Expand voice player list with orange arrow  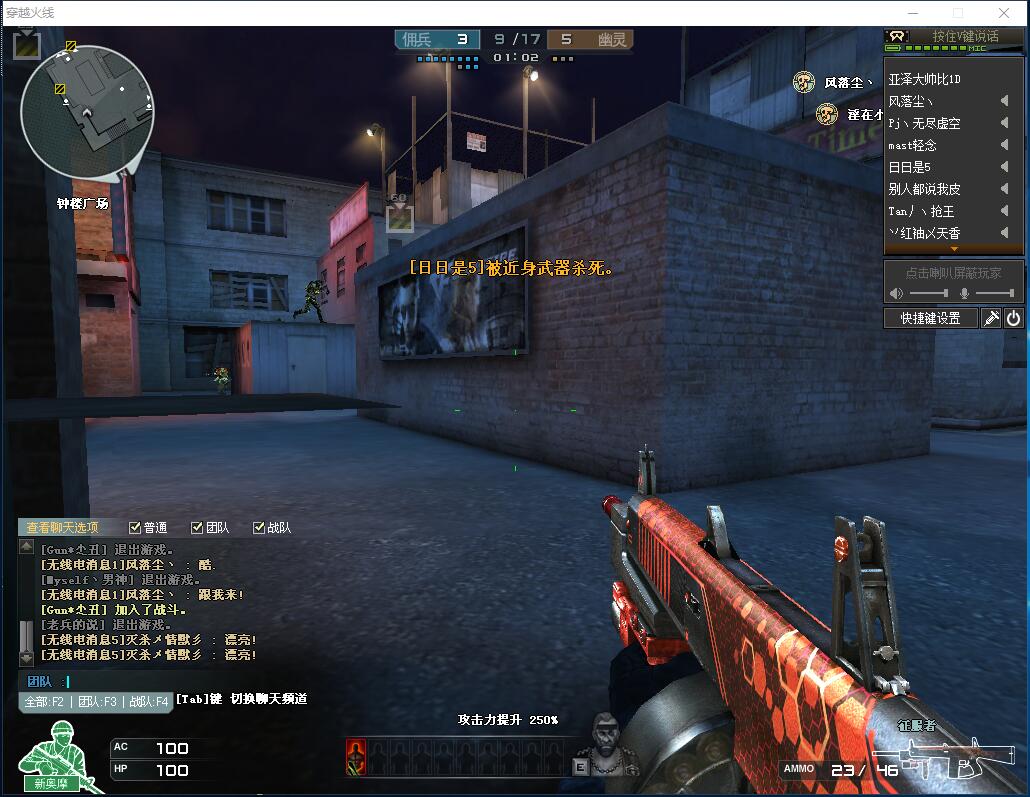tap(954, 248)
